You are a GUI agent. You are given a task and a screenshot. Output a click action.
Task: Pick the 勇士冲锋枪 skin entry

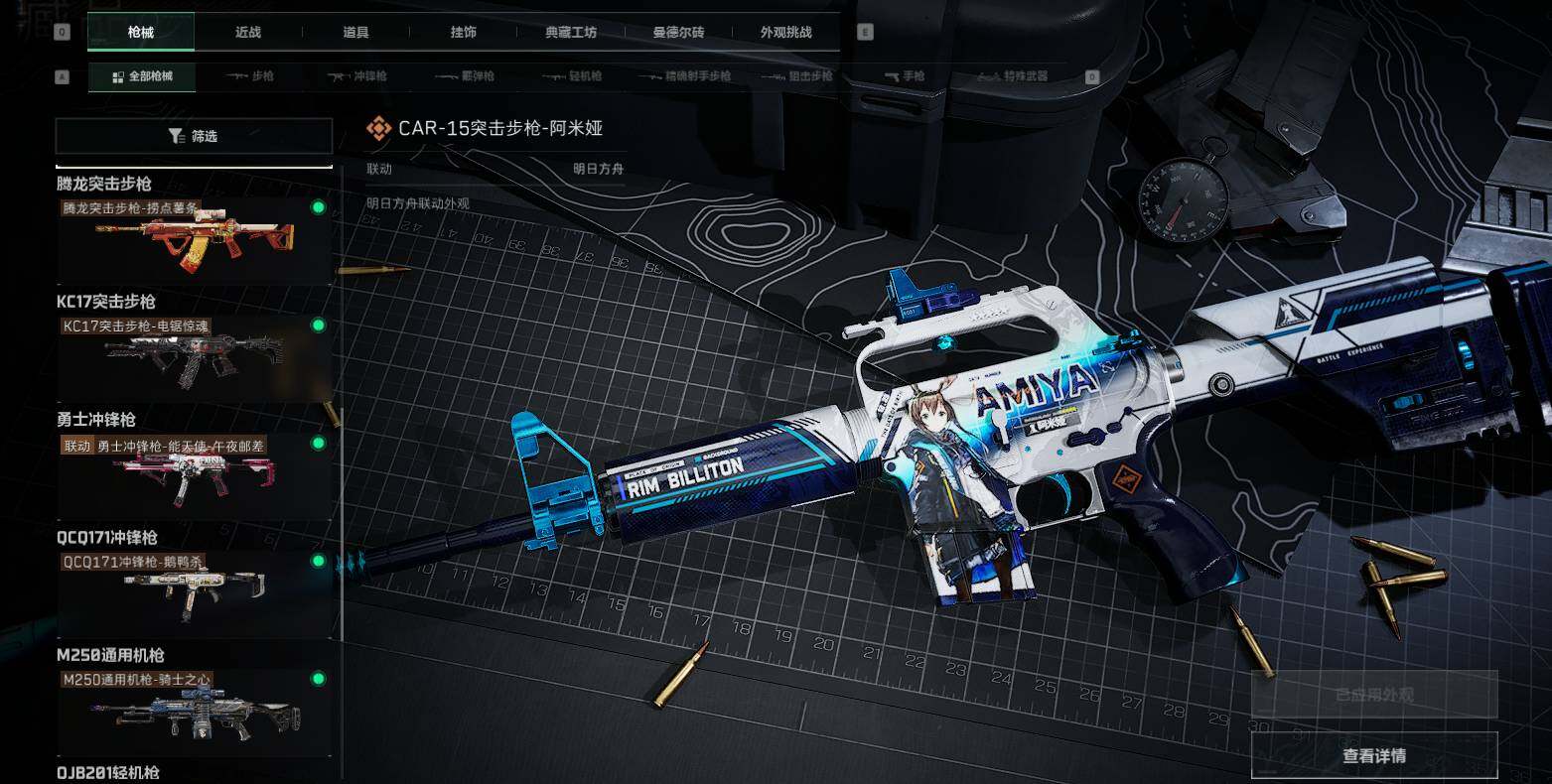coord(194,476)
